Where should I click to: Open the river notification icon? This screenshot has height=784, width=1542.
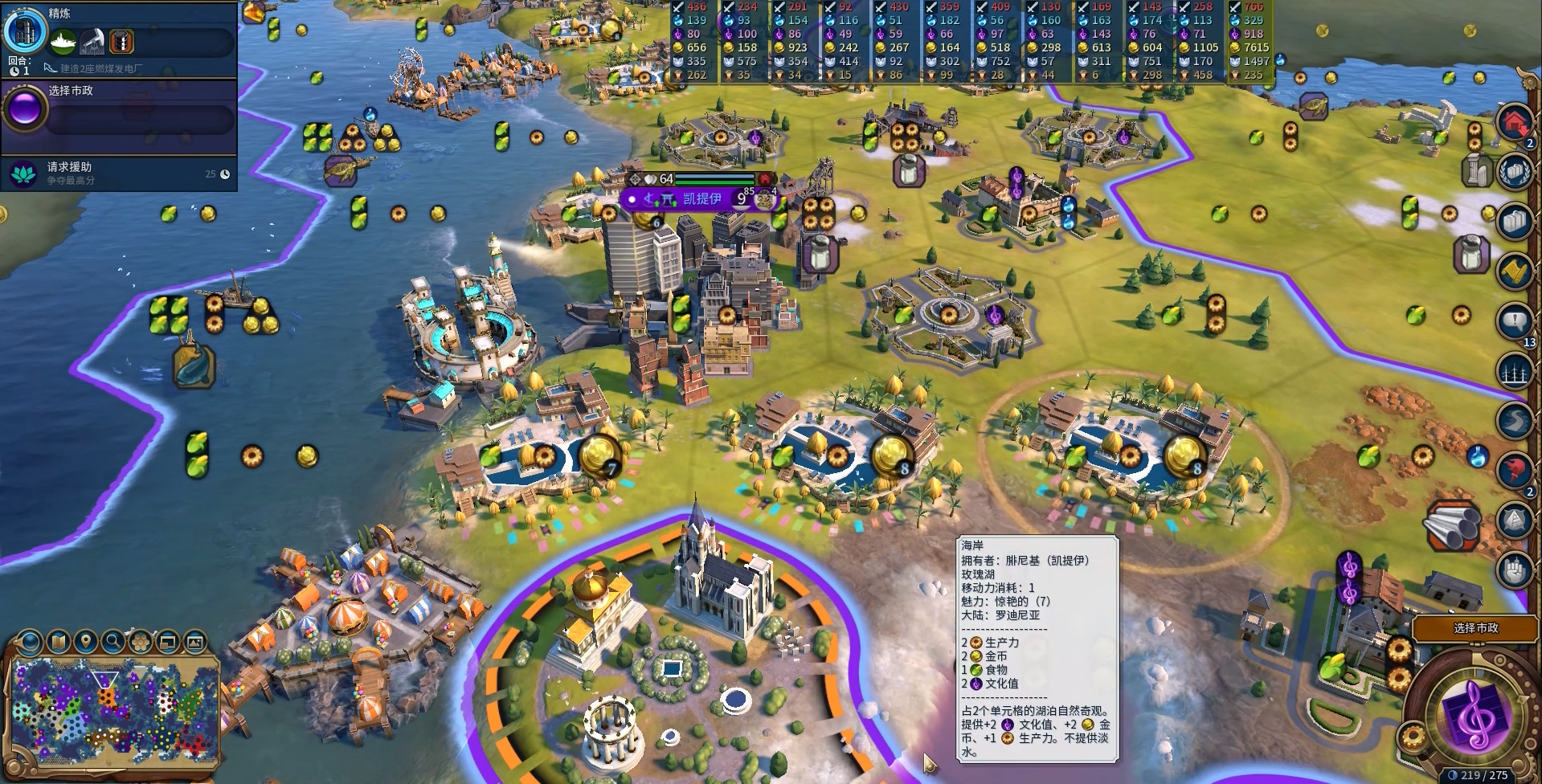click(x=1514, y=420)
